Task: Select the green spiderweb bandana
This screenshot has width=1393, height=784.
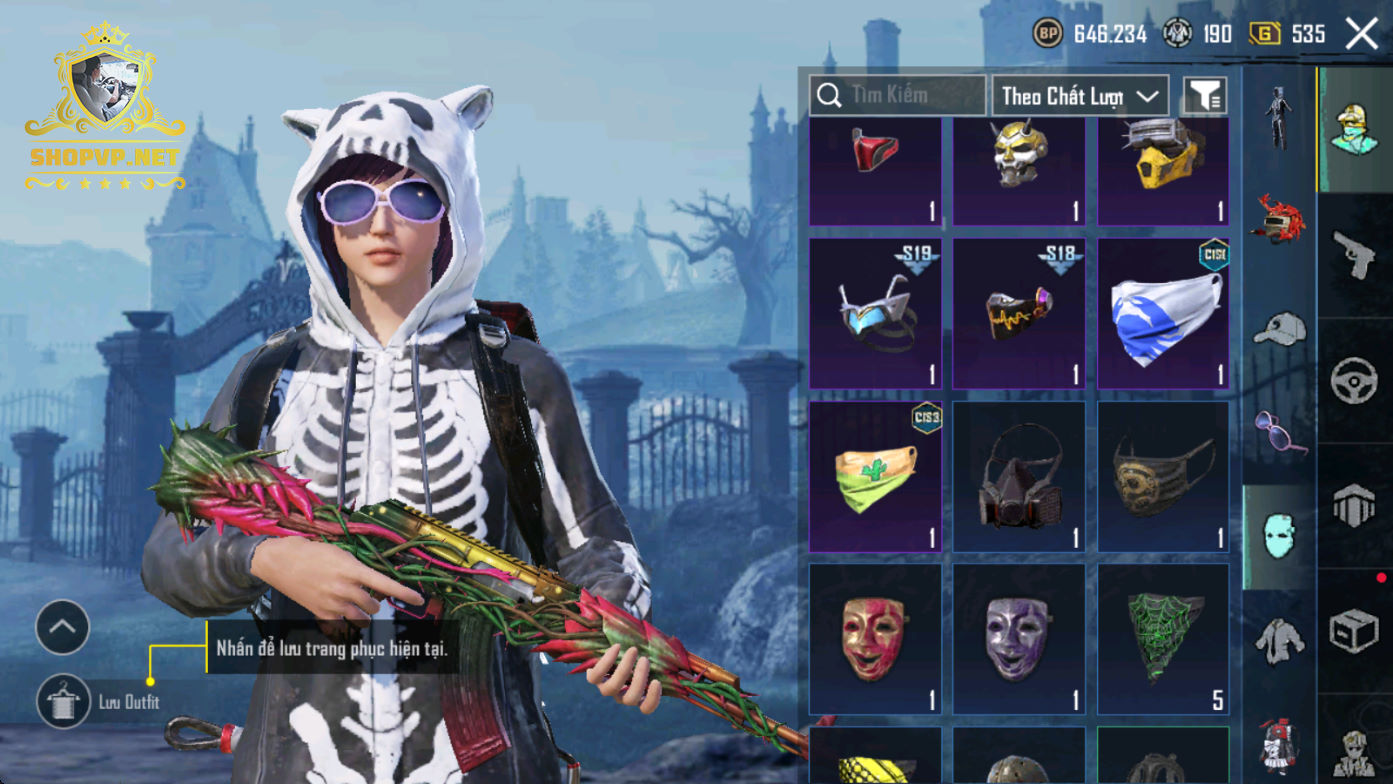Action: point(1163,638)
